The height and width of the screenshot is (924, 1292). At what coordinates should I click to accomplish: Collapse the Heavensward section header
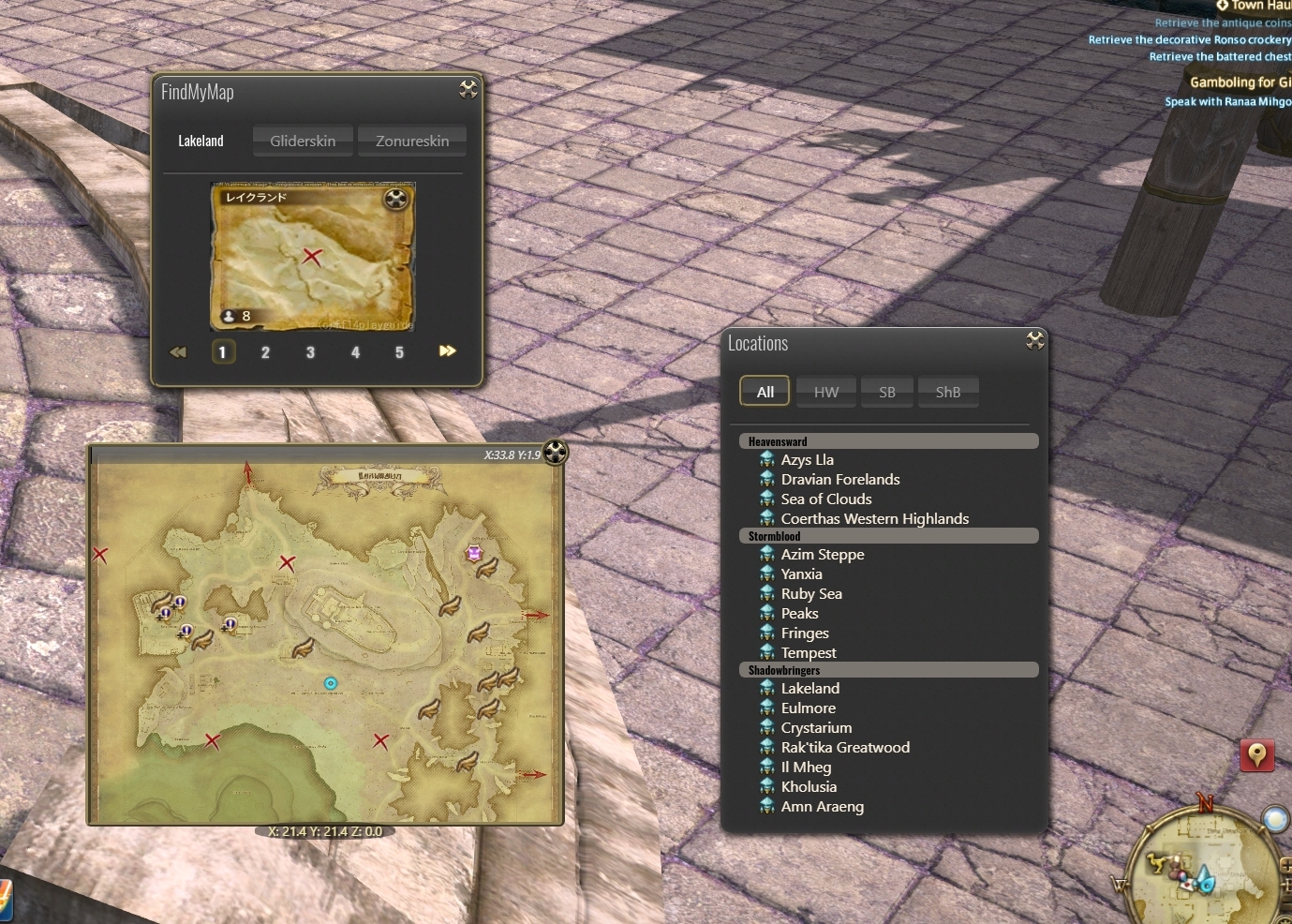pyautogui.click(x=888, y=440)
